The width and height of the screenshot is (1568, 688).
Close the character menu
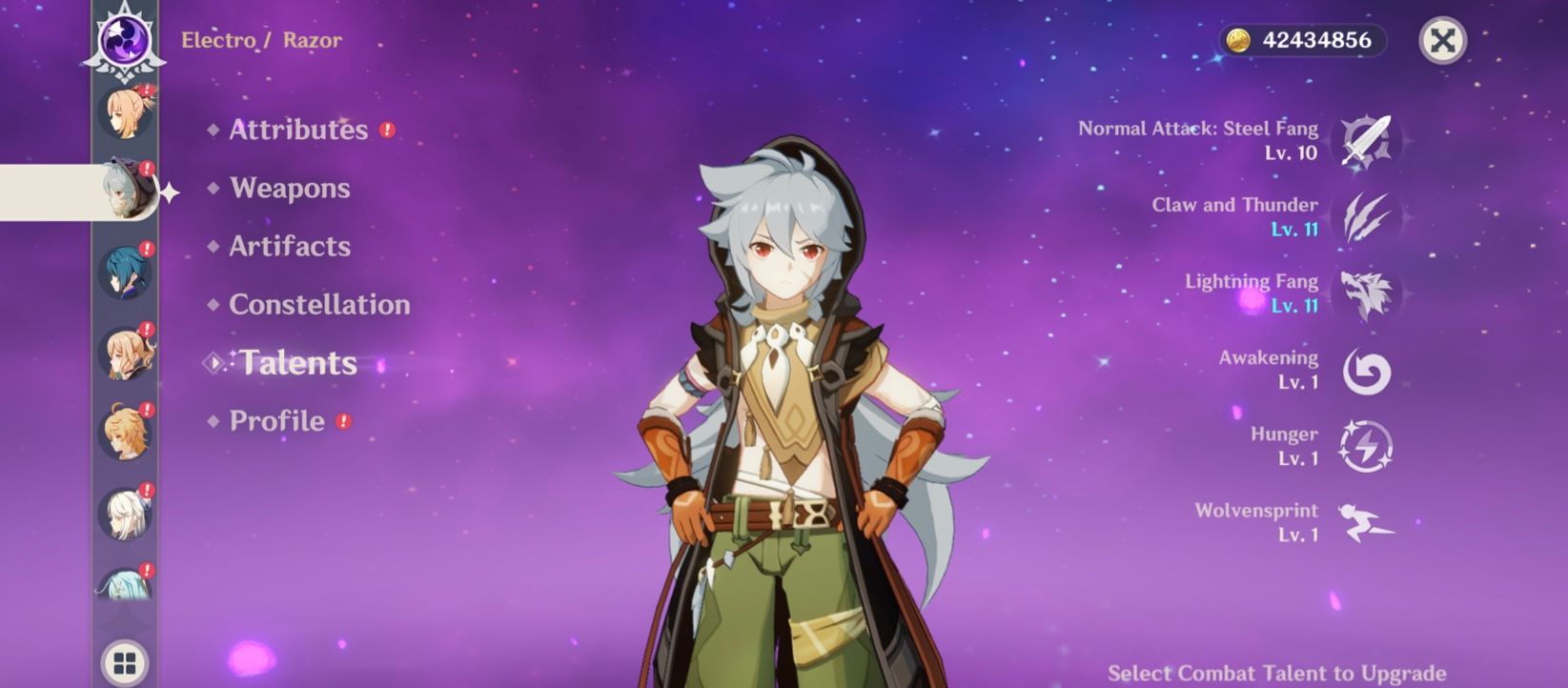click(1444, 41)
